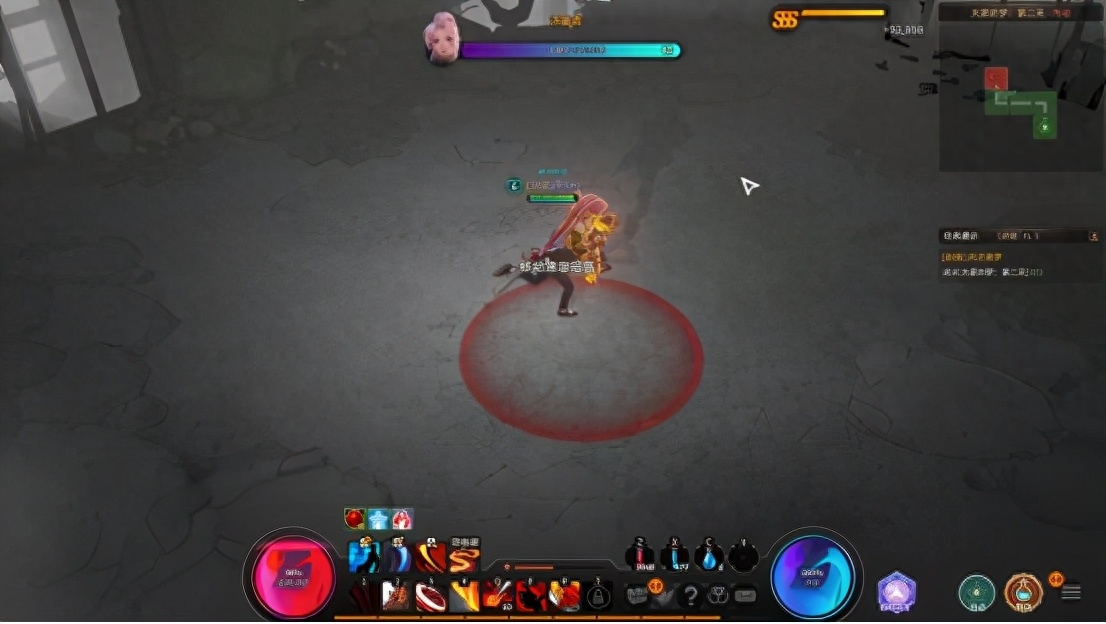Activate the blue crescent slash skill
This screenshot has width=1106, height=624.
click(398, 557)
